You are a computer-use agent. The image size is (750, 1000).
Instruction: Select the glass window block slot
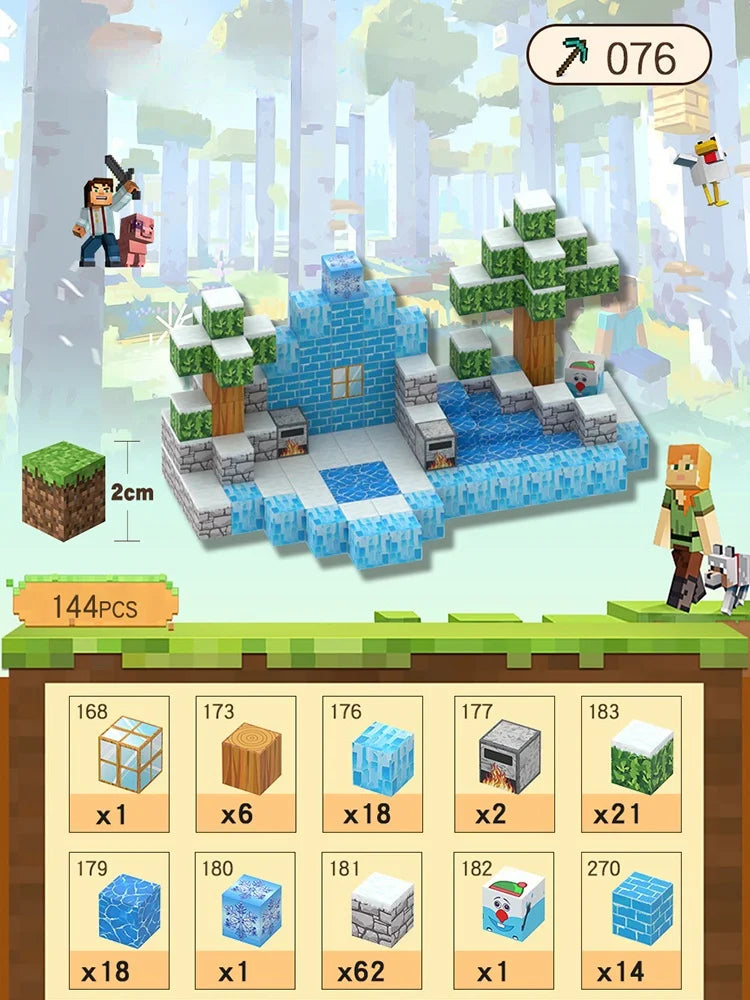(x=119, y=764)
